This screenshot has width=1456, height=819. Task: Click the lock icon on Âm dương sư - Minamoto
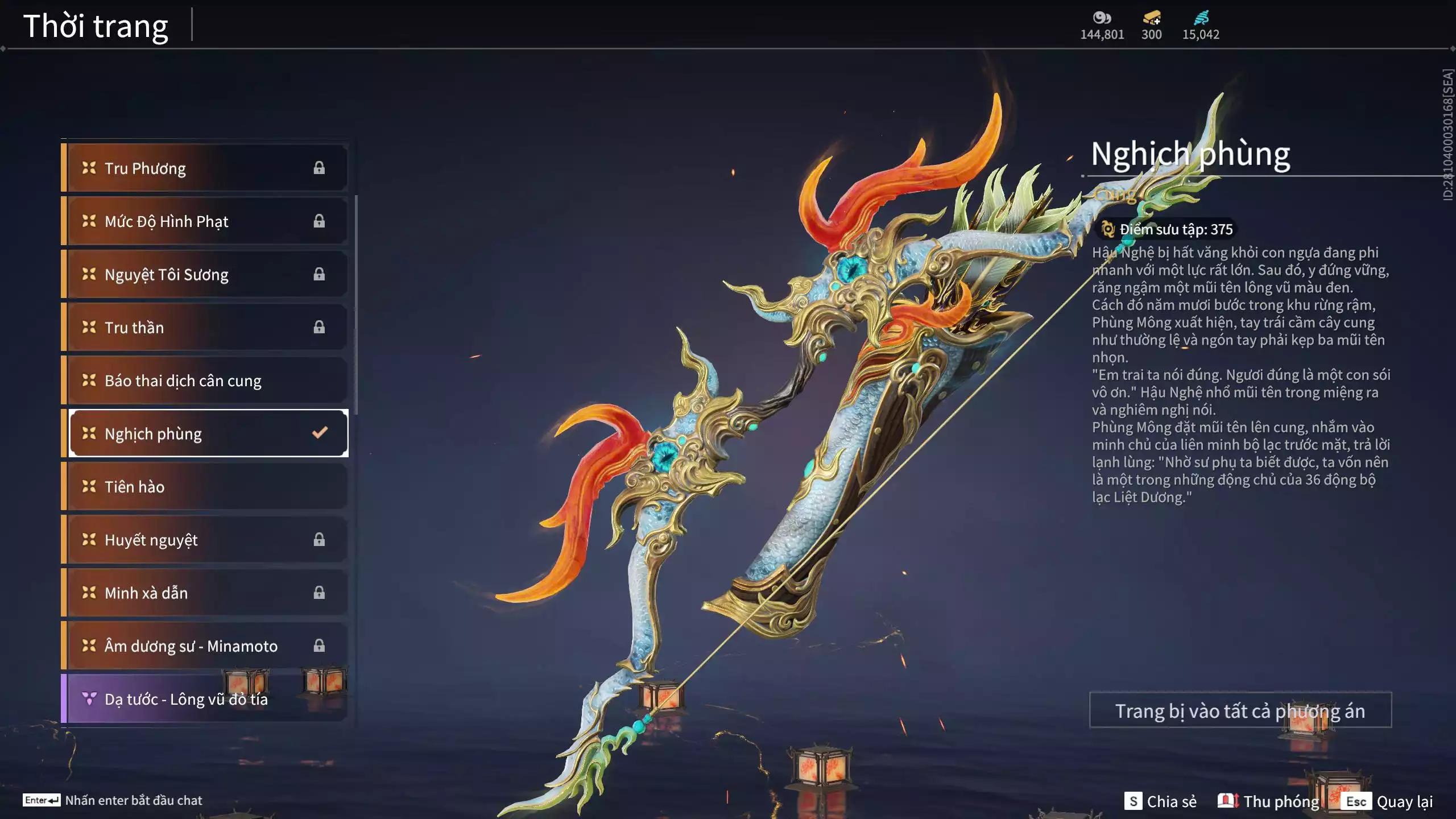click(x=320, y=646)
